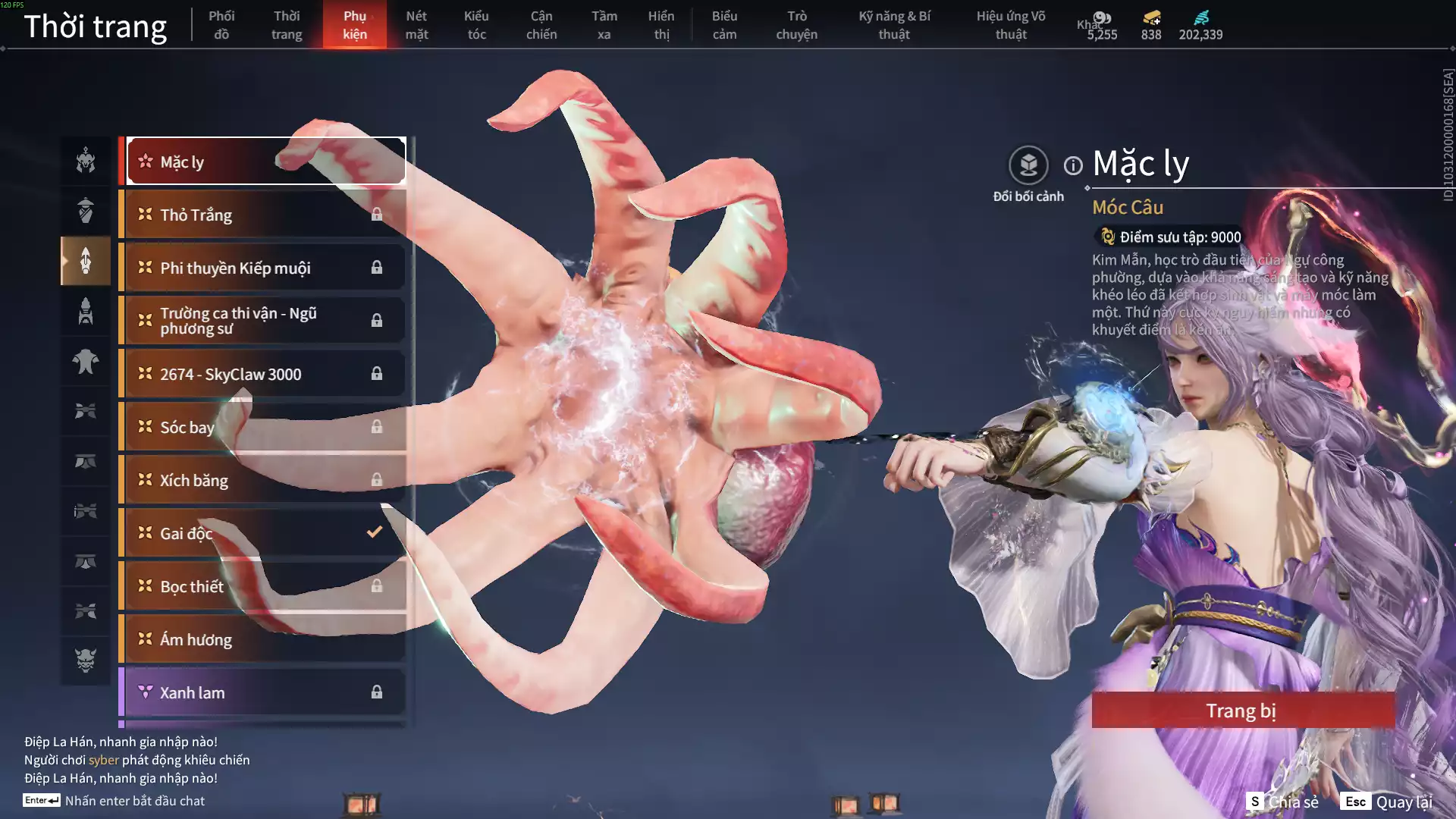Switch to the Phối đồ tab
This screenshot has width=1456, height=819.
pyautogui.click(x=221, y=25)
